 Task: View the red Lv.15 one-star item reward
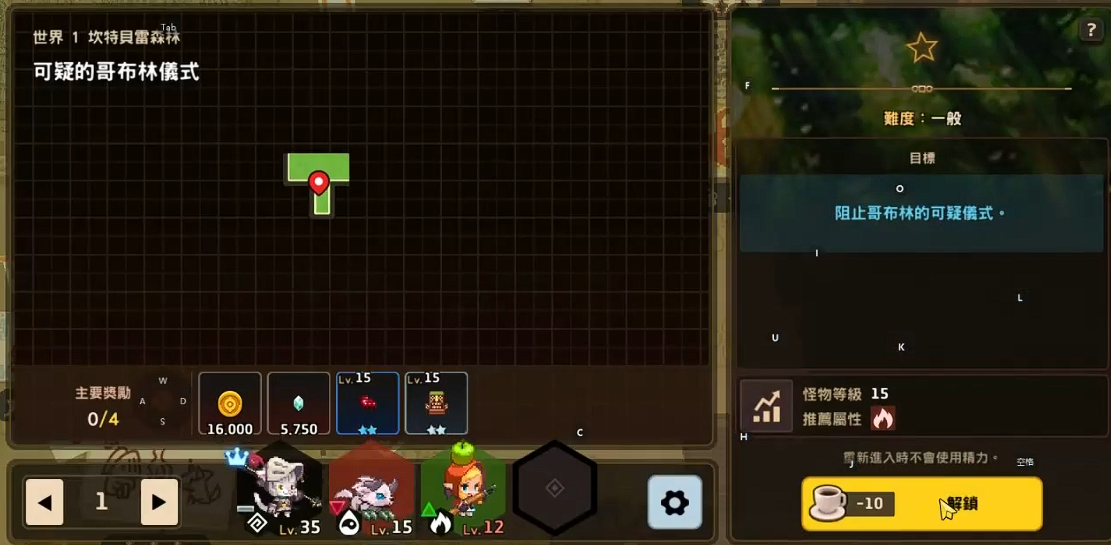point(368,404)
